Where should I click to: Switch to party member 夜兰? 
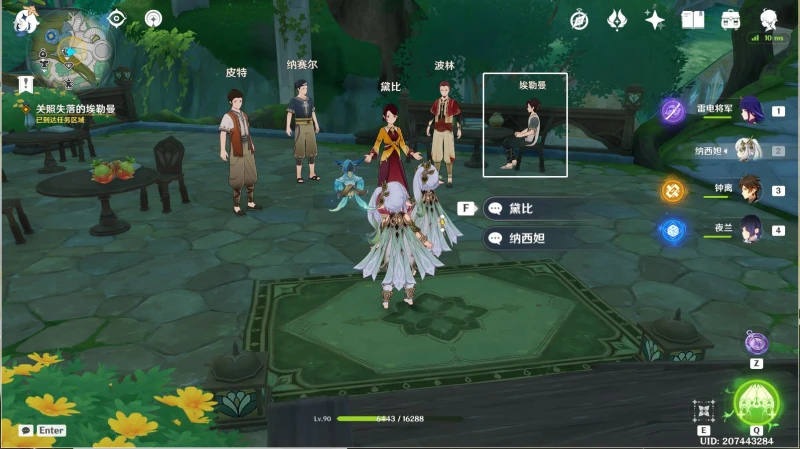(x=750, y=229)
